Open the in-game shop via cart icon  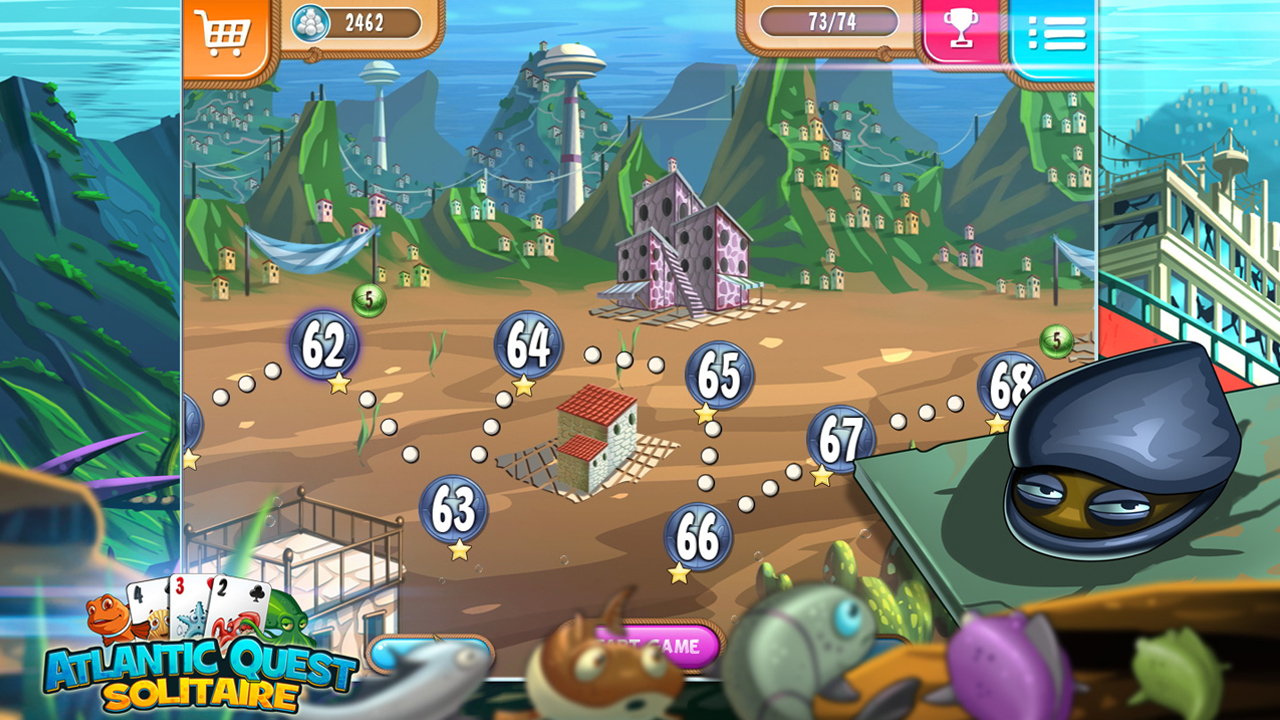click(225, 27)
